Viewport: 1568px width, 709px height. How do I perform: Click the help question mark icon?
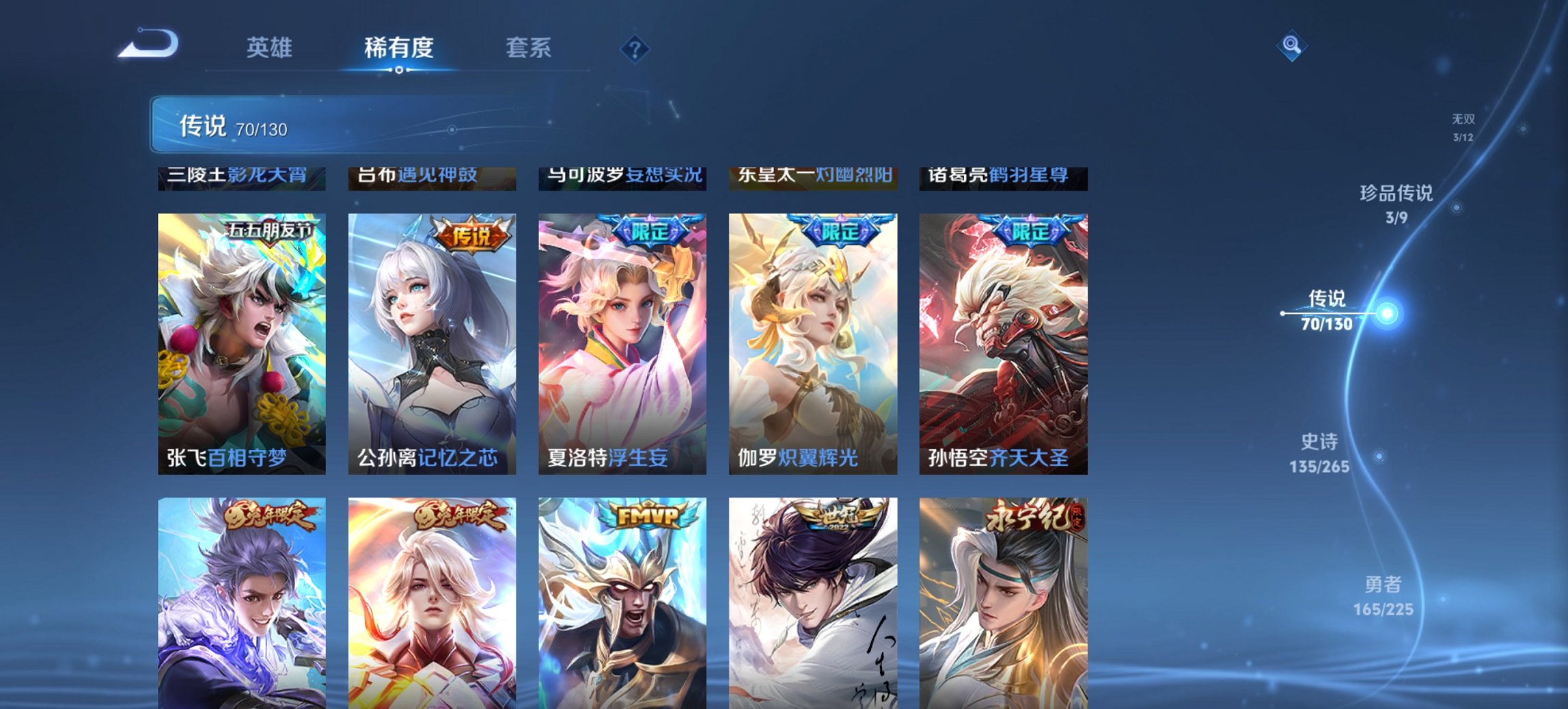[x=635, y=48]
